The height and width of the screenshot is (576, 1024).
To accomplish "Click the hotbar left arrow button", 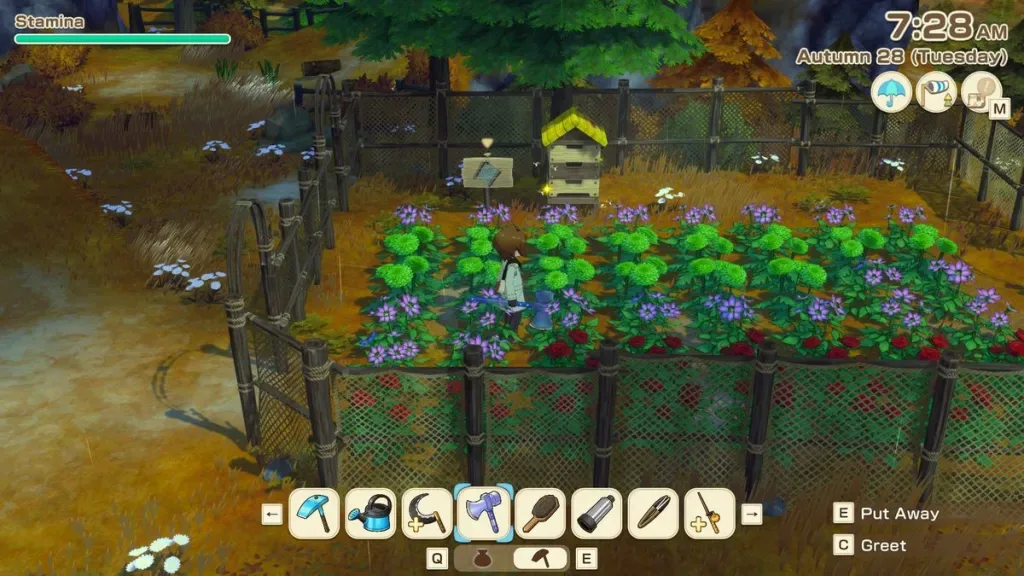I will [272, 514].
